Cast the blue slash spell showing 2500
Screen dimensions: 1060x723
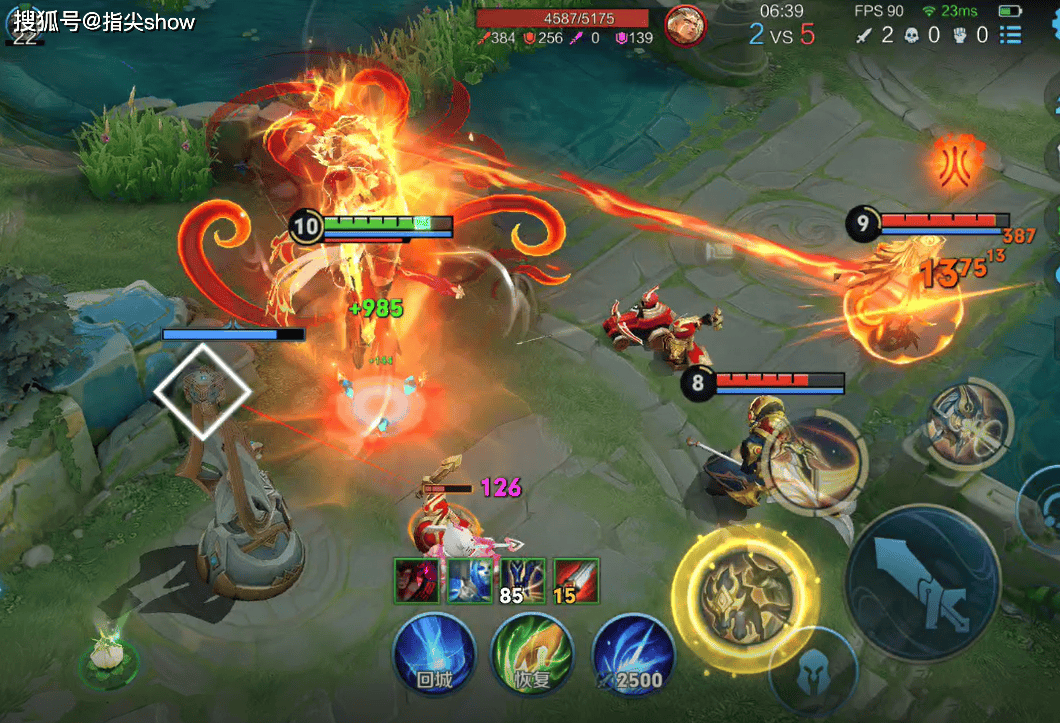point(632,655)
